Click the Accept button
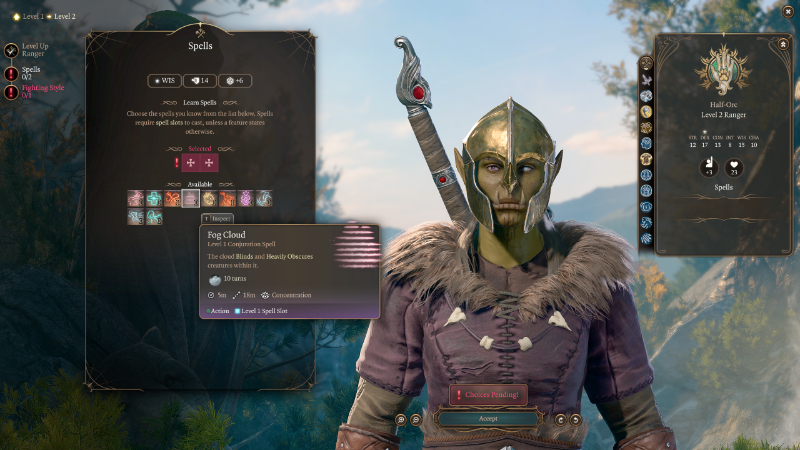The width and height of the screenshot is (800, 450). coord(488,419)
